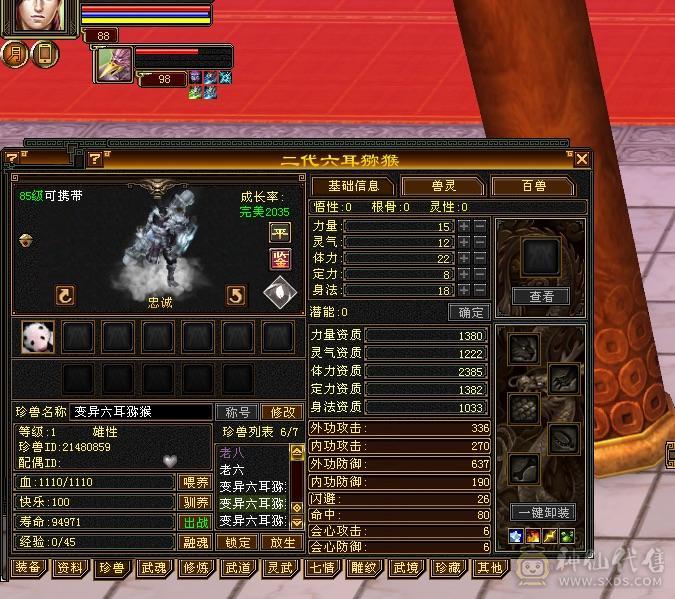
Task: Choose 老六 in the pet list
Action: pyautogui.click(x=232, y=470)
